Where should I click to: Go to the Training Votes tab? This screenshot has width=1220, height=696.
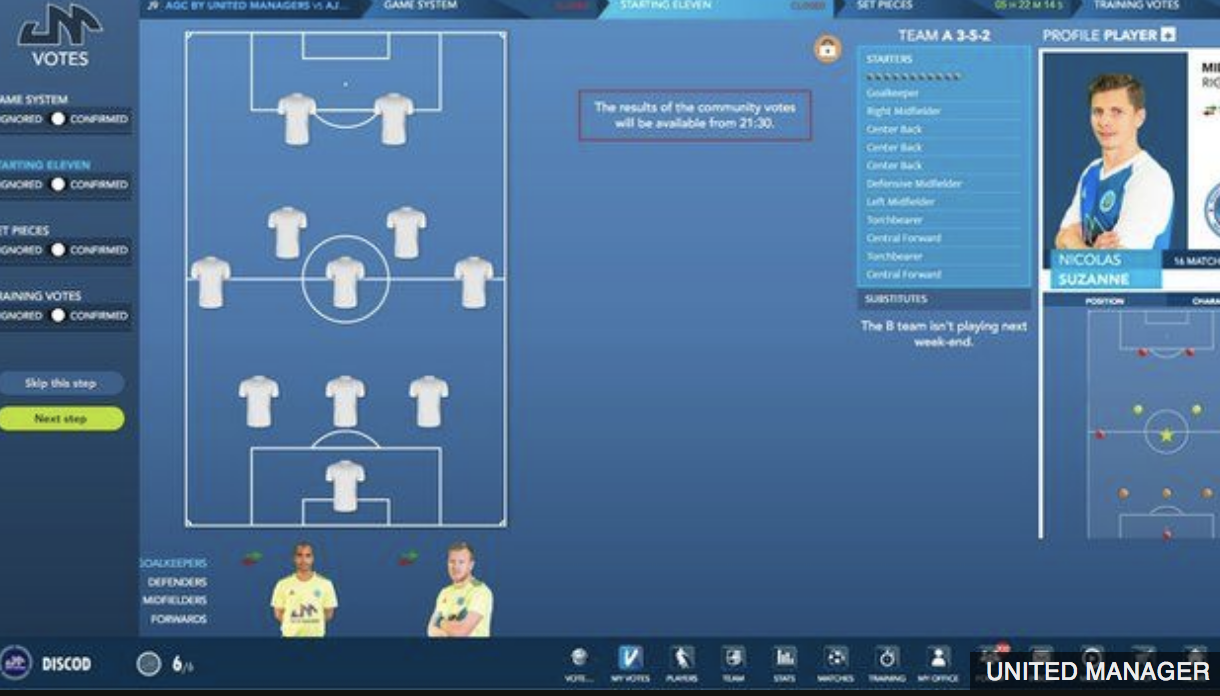[1136, 6]
